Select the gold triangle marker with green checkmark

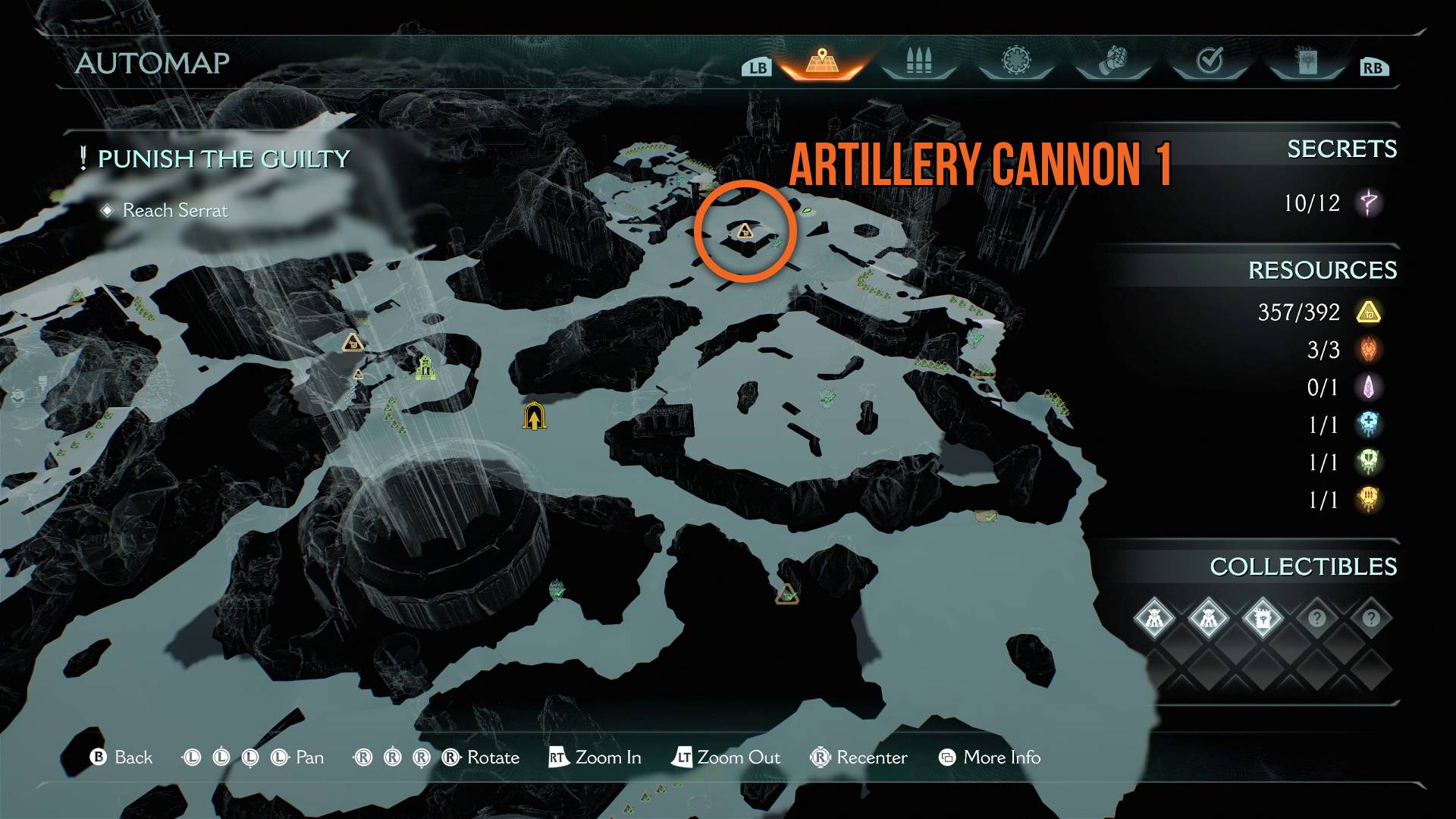(x=787, y=595)
